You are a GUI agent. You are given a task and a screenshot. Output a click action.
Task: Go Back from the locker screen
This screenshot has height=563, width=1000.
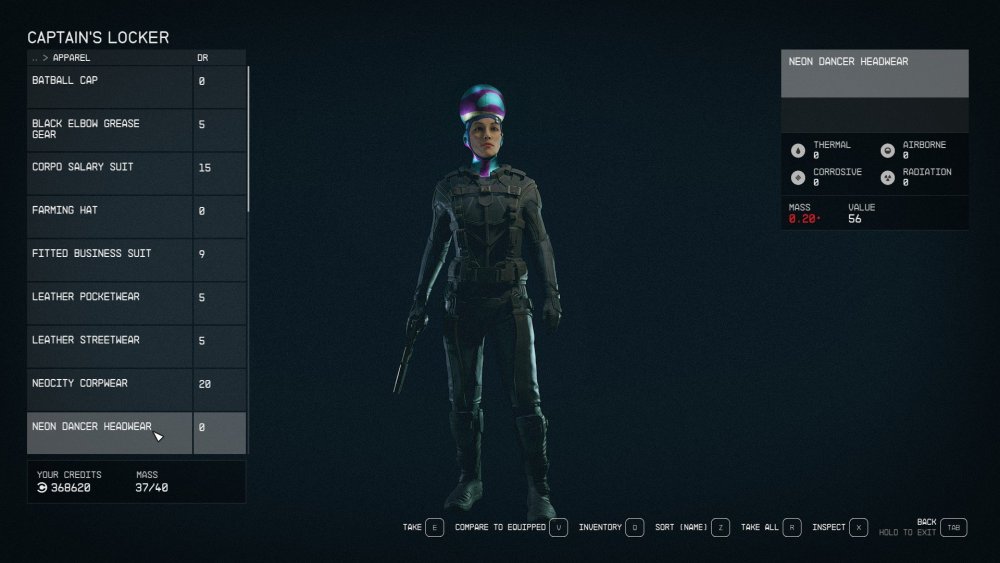pyautogui.click(x=953, y=527)
